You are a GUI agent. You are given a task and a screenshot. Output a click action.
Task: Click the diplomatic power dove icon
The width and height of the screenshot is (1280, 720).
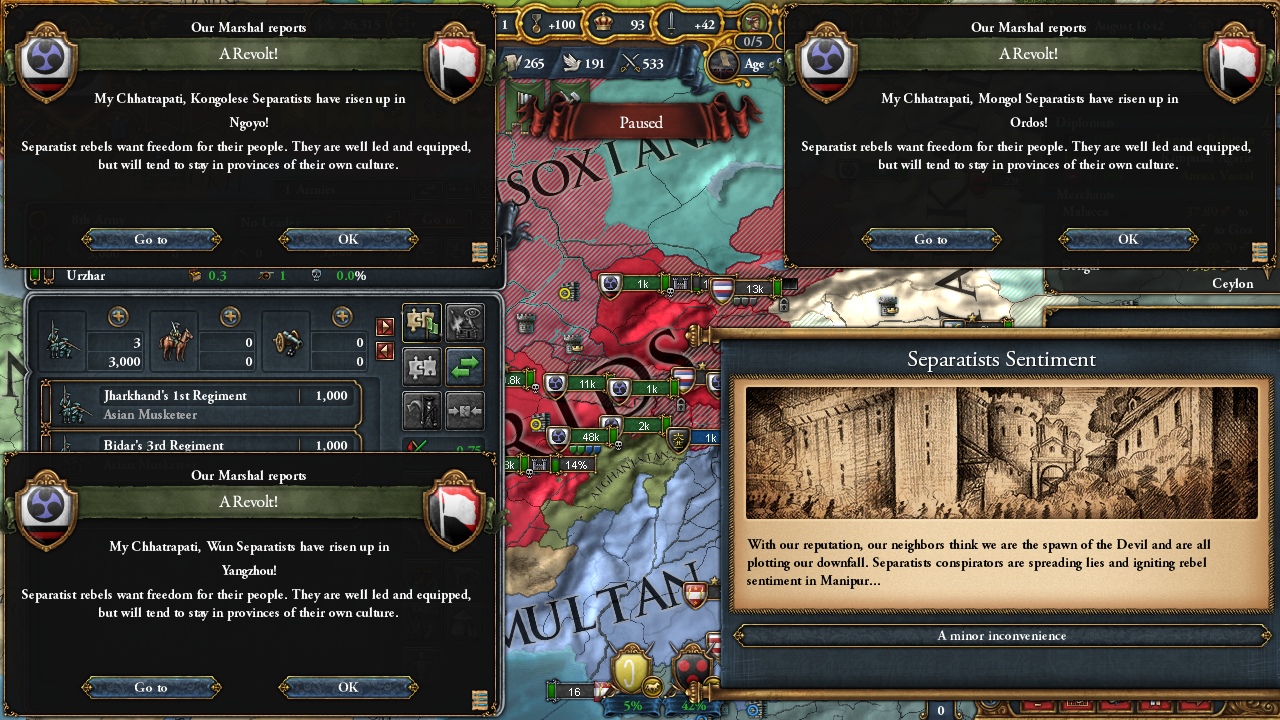(x=572, y=62)
